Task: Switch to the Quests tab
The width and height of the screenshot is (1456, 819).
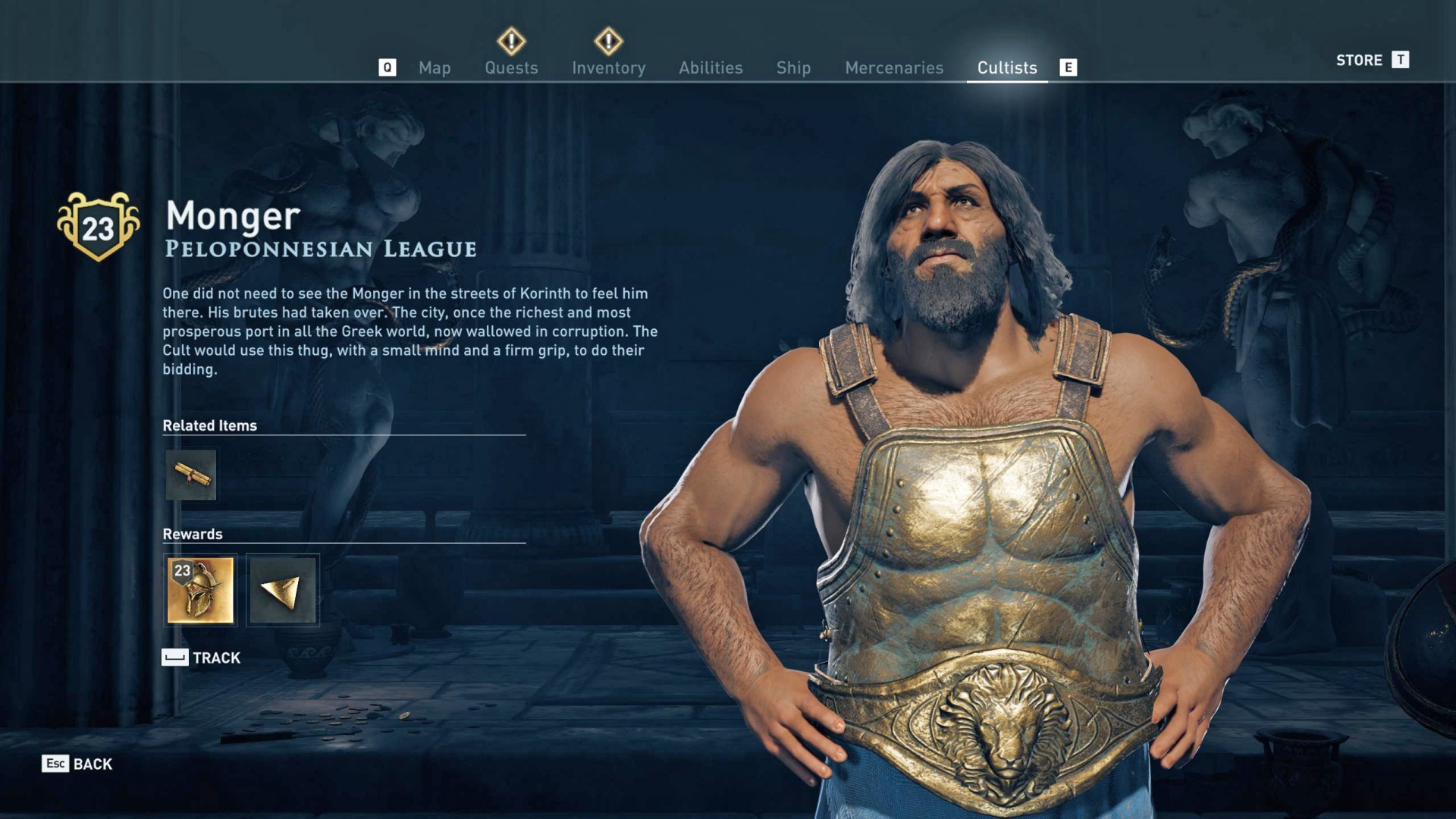Action: pos(511,68)
